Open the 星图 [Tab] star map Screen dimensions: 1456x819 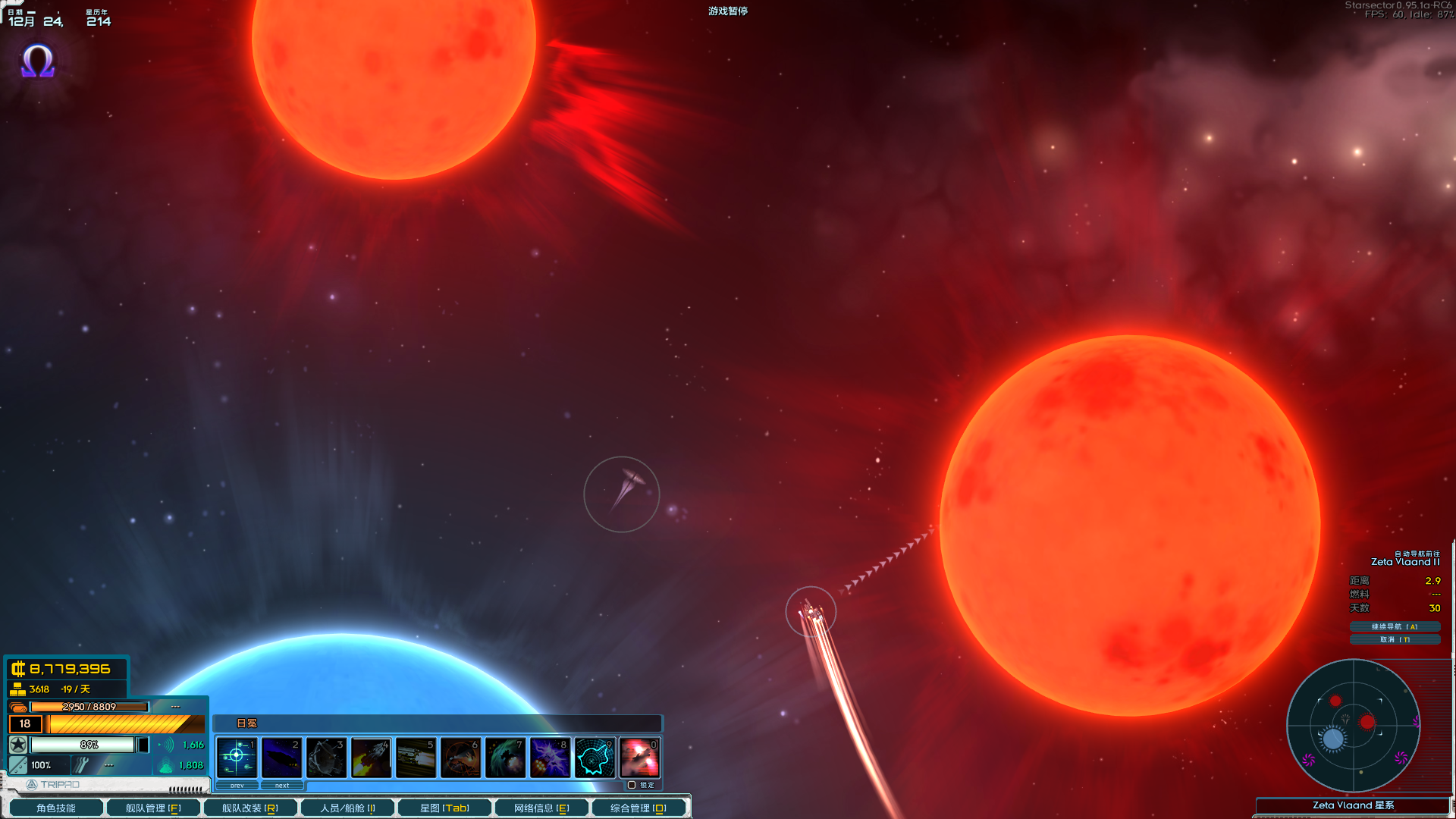[x=444, y=807]
